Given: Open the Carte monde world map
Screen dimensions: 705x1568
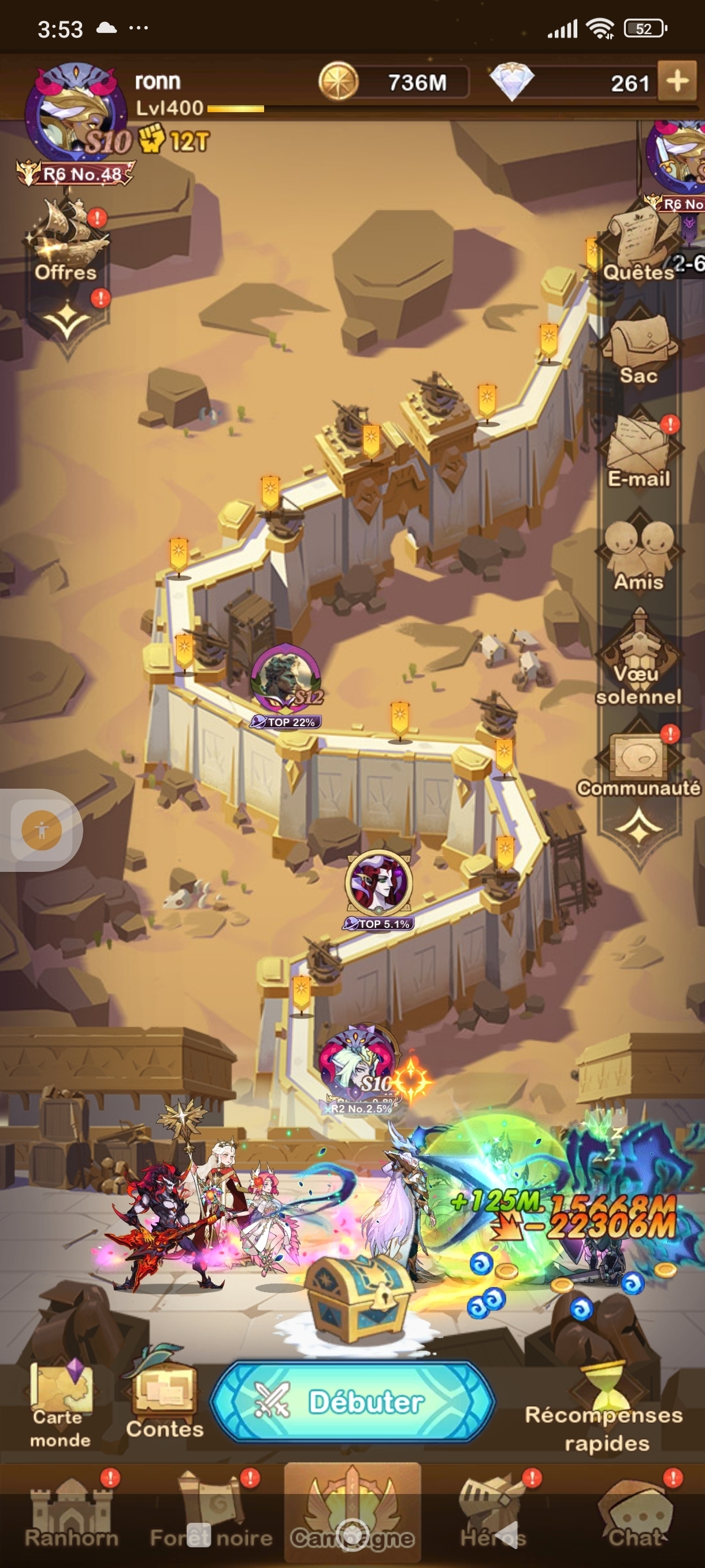Looking at the screenshot, I should tap(61, 1407).
